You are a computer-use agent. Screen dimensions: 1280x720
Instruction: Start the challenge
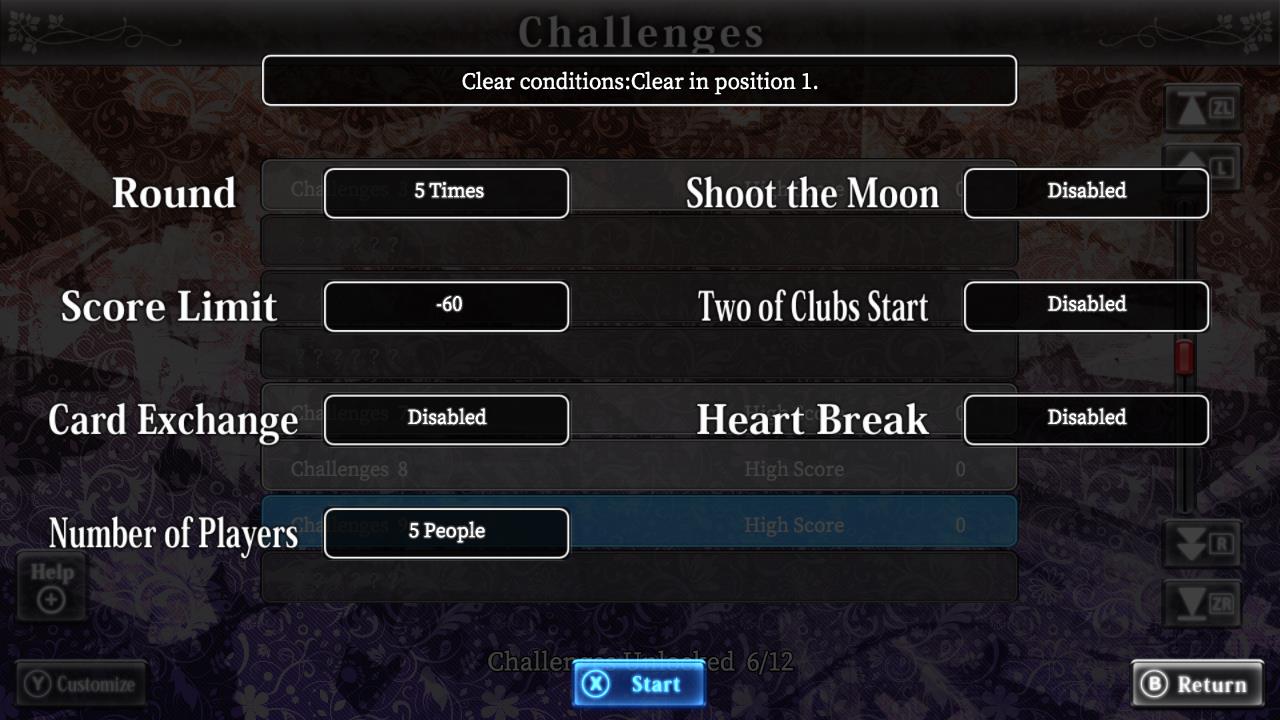coord(638,684)
